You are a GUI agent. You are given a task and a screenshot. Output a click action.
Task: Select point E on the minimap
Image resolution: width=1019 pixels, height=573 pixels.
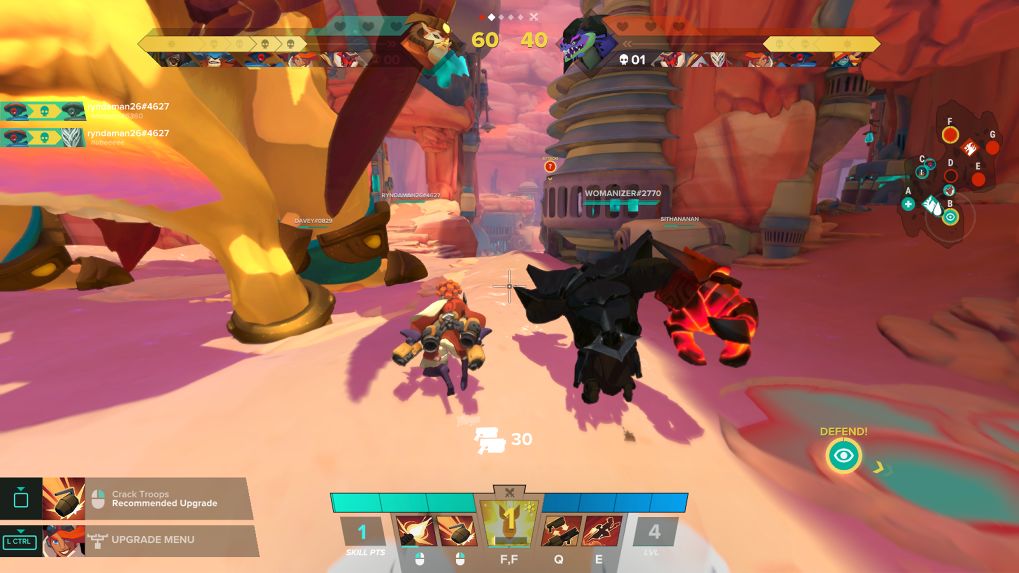point(978,180)
